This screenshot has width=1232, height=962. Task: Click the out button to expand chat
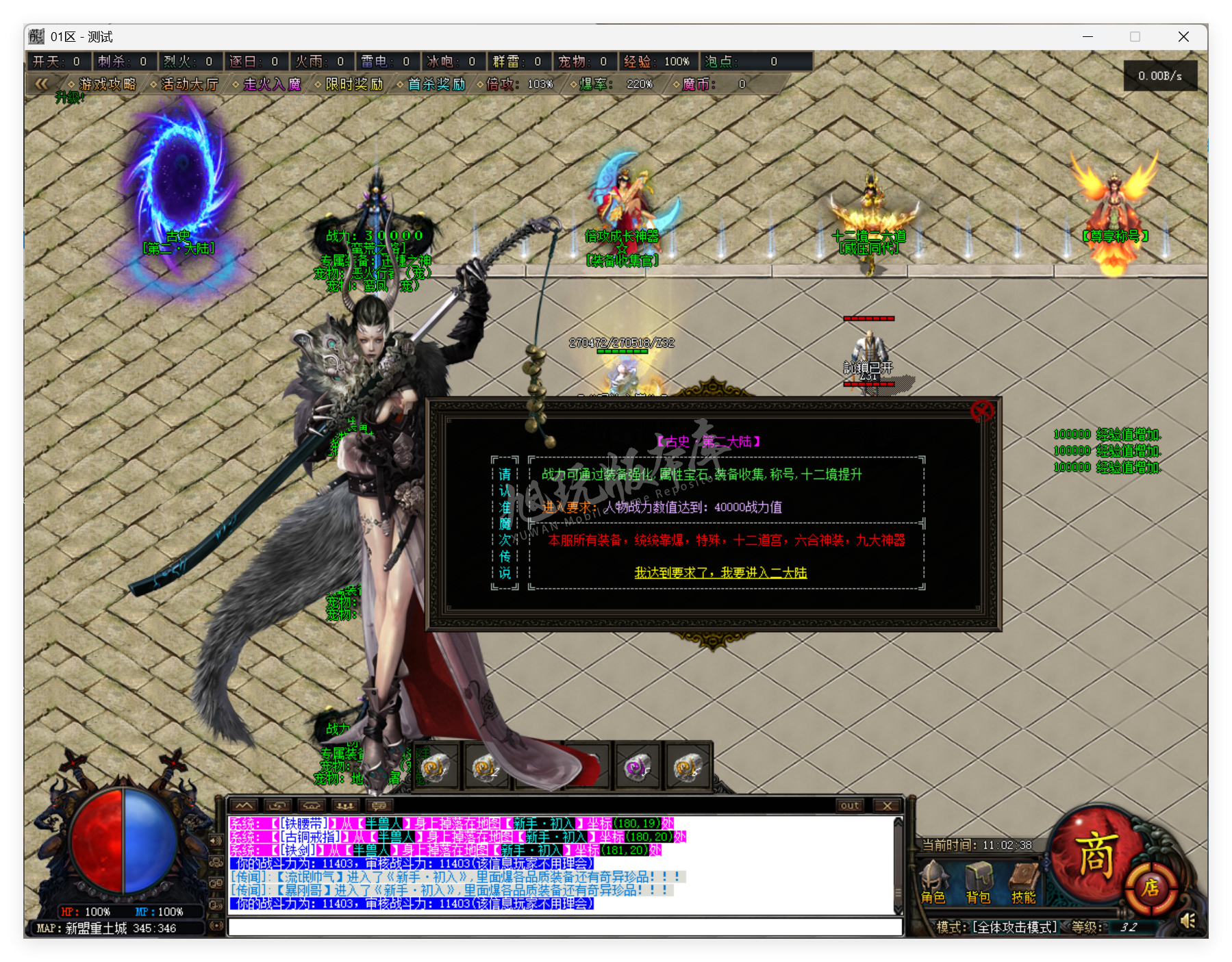tap(849, 806)
